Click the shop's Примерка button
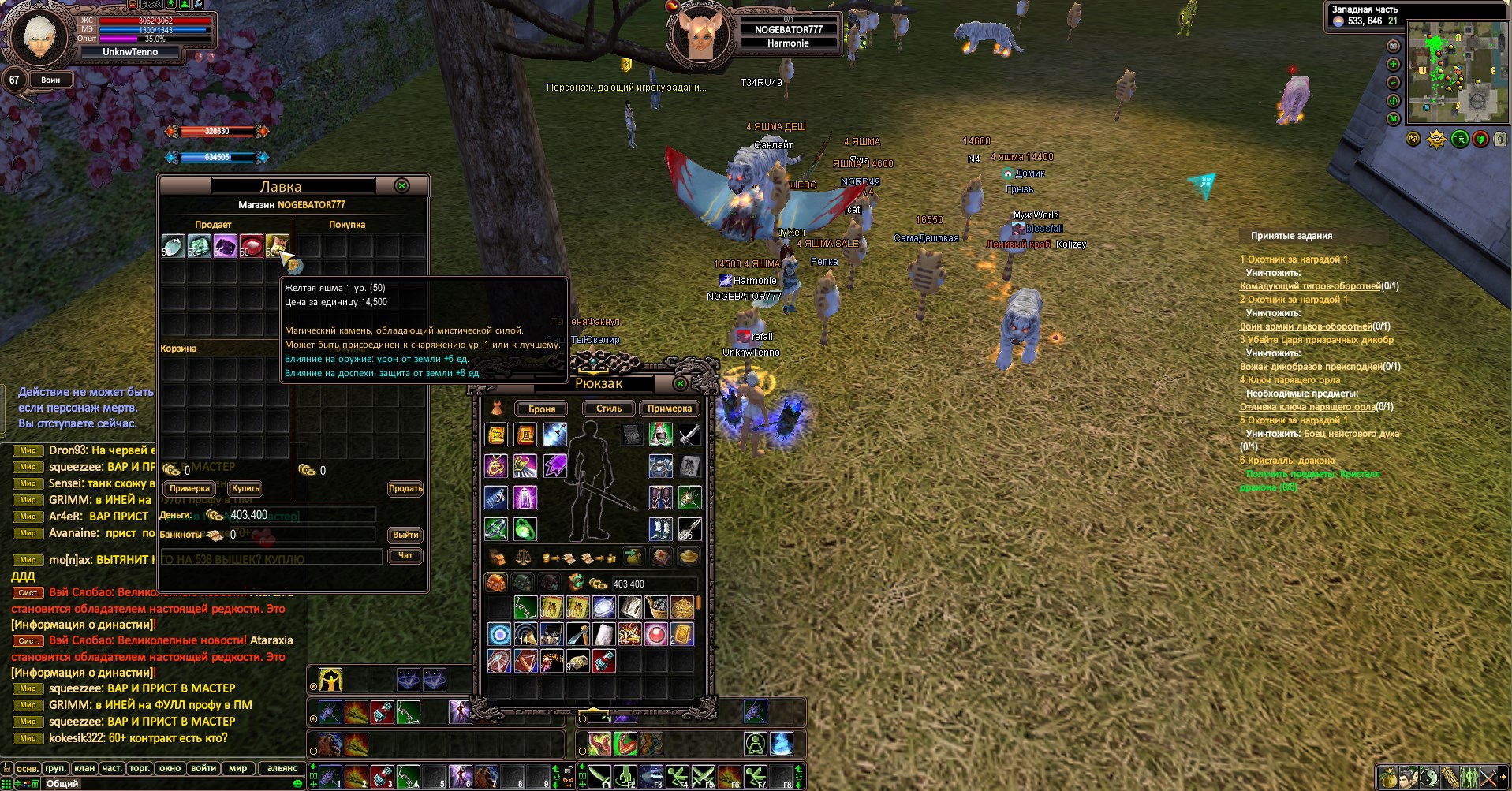Viewport: 1512px width, 791px height. [189, 489]
